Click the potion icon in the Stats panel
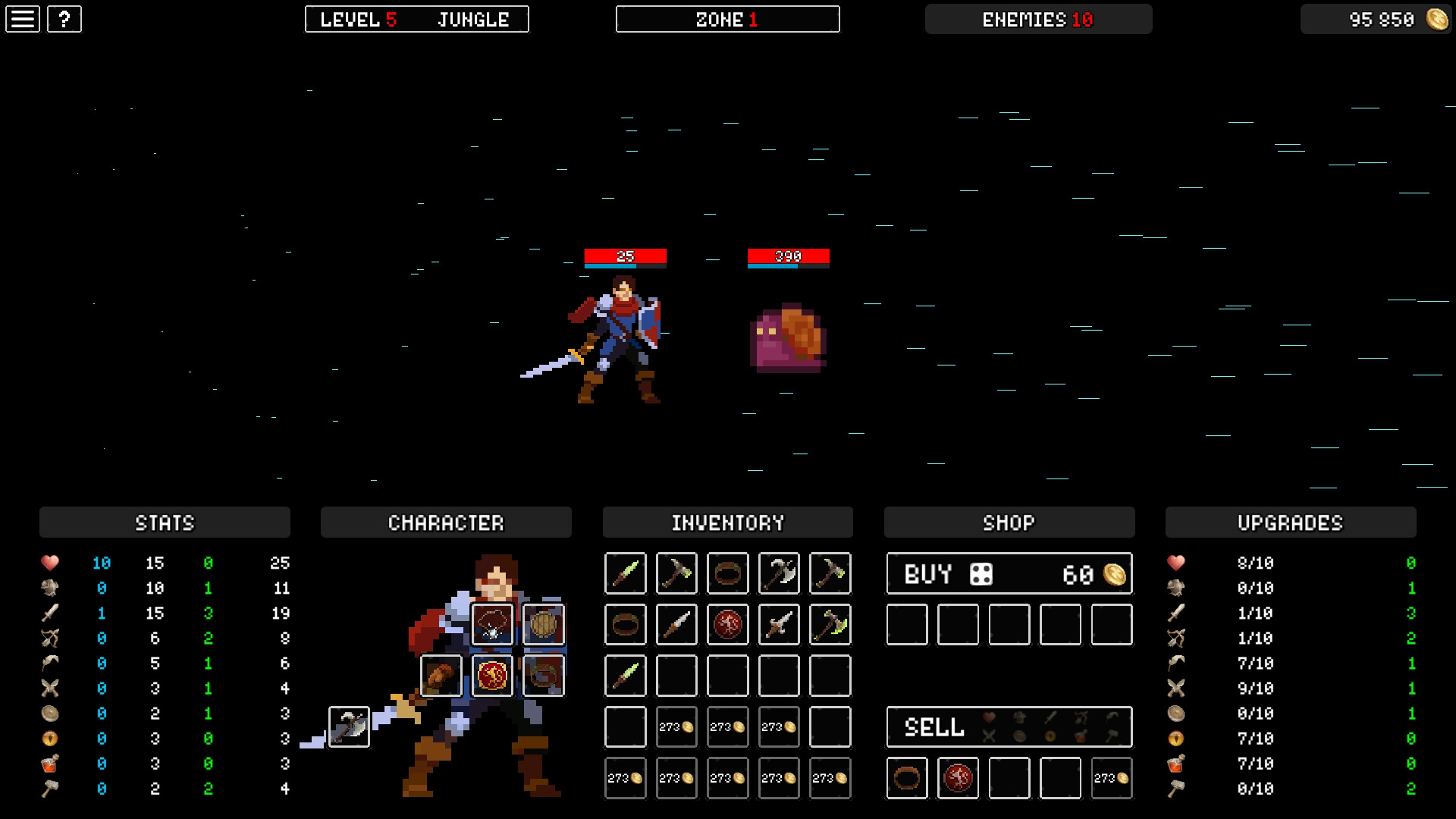 [50, 764]
